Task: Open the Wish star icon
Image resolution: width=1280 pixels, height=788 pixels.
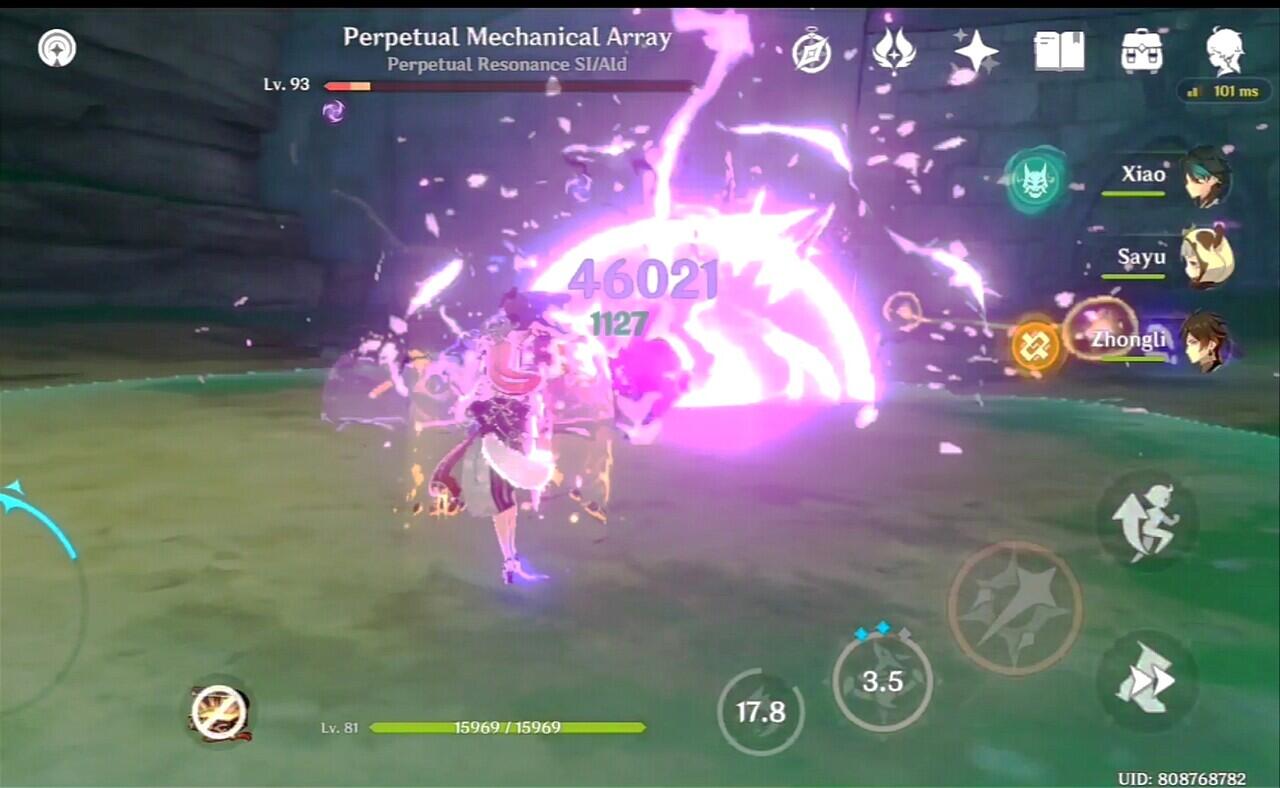Action: point(975,50)
